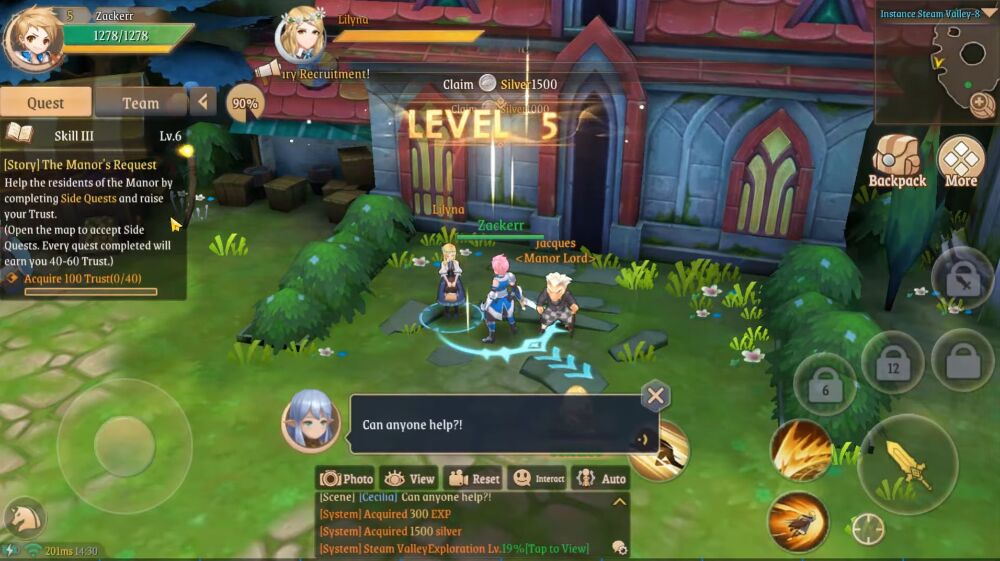This screenshot has width=1000, height=561.
Task: Open the Skill III book icon
Action: (x=18, y=135)
